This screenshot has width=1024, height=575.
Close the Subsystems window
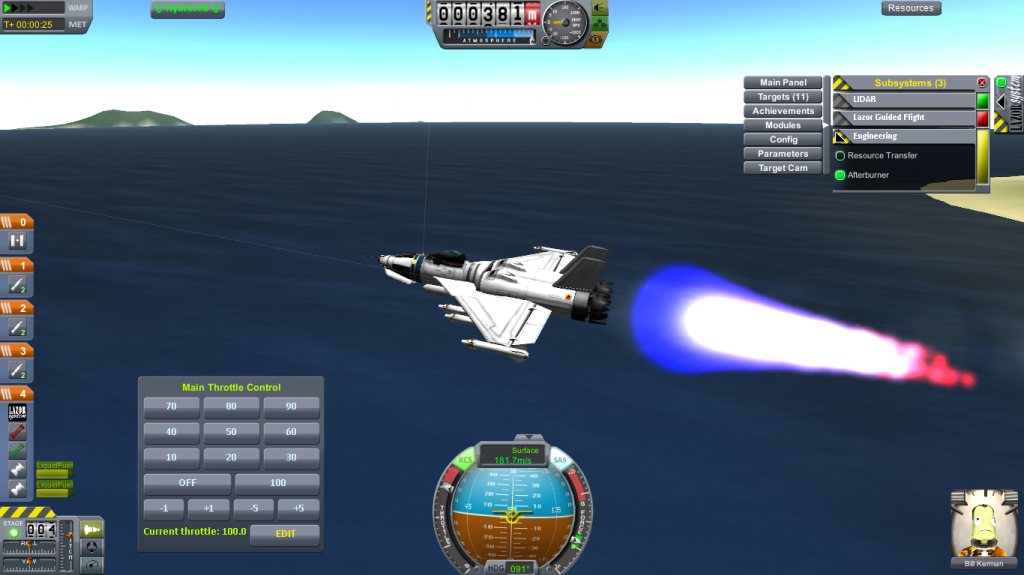(x=981, y=83)
